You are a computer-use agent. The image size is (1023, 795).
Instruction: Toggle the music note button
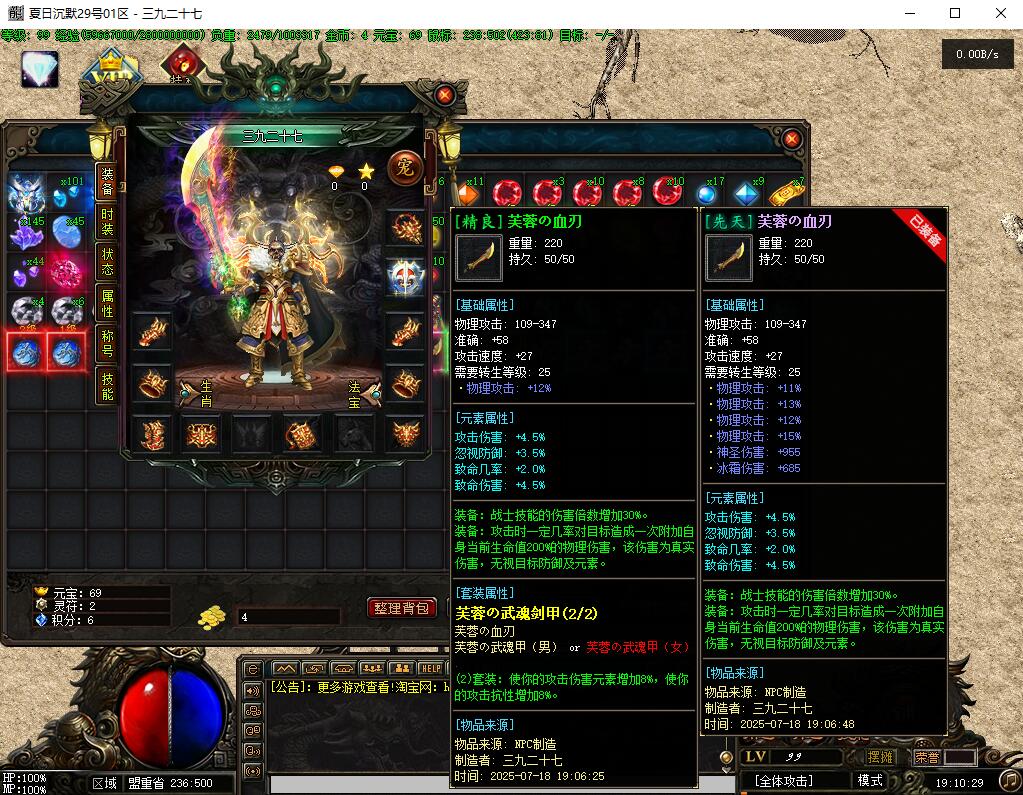[1007, 780]
